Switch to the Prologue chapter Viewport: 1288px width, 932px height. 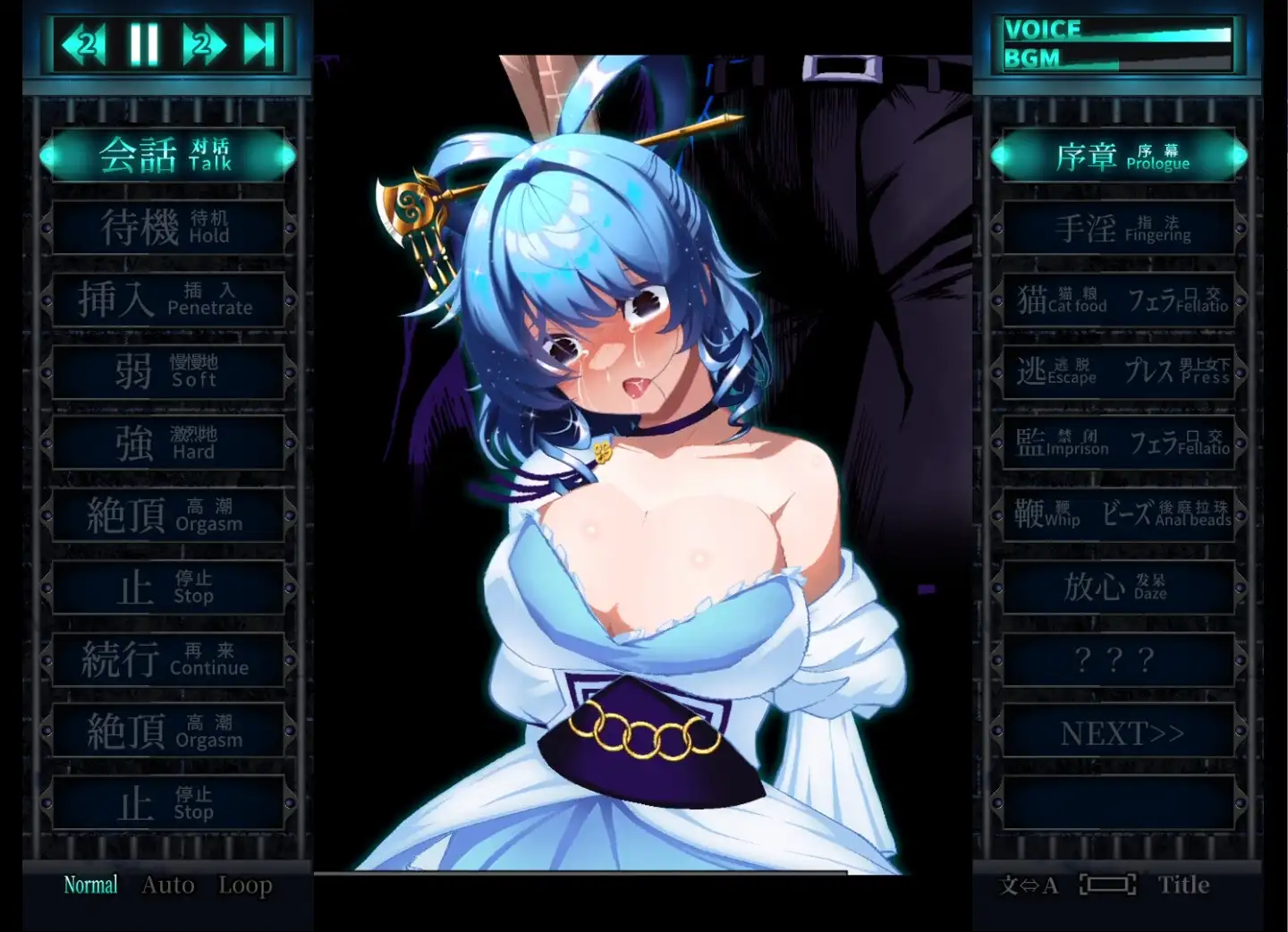pyautogui.click(x=1118, y=155)
